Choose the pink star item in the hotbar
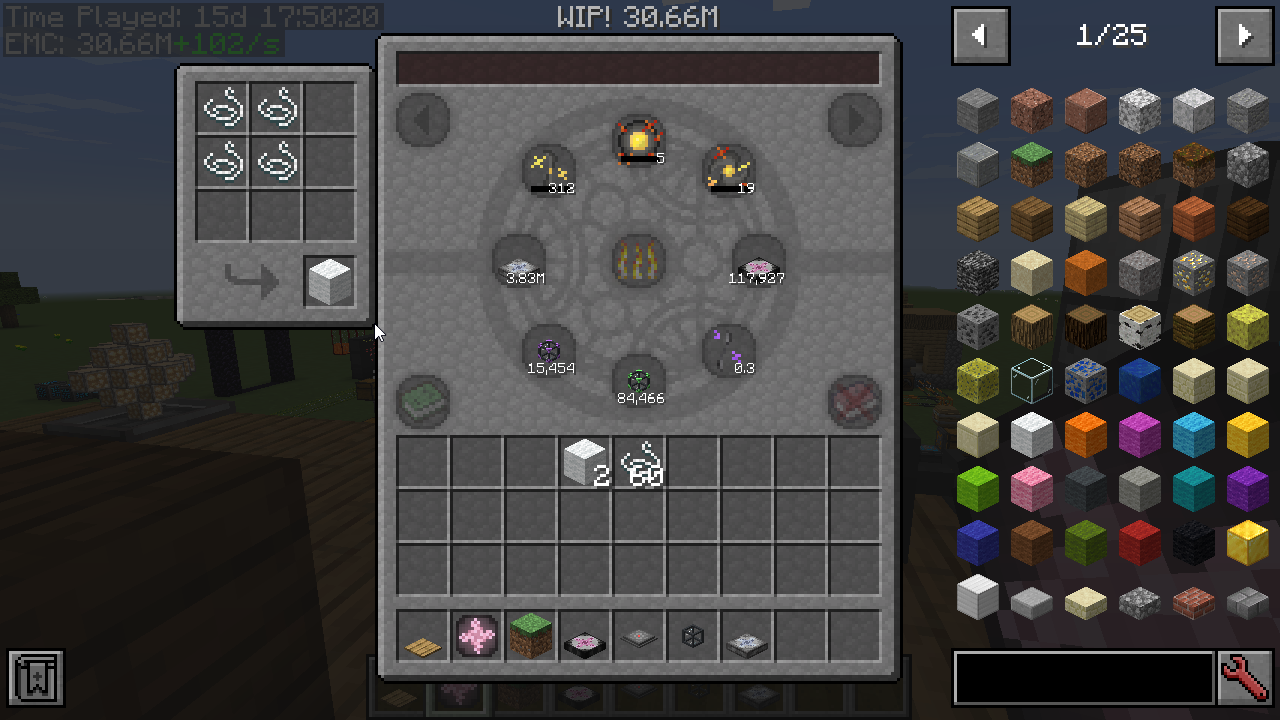The width and height of the screenshot is (1280, 720). [x=477, y=636]
